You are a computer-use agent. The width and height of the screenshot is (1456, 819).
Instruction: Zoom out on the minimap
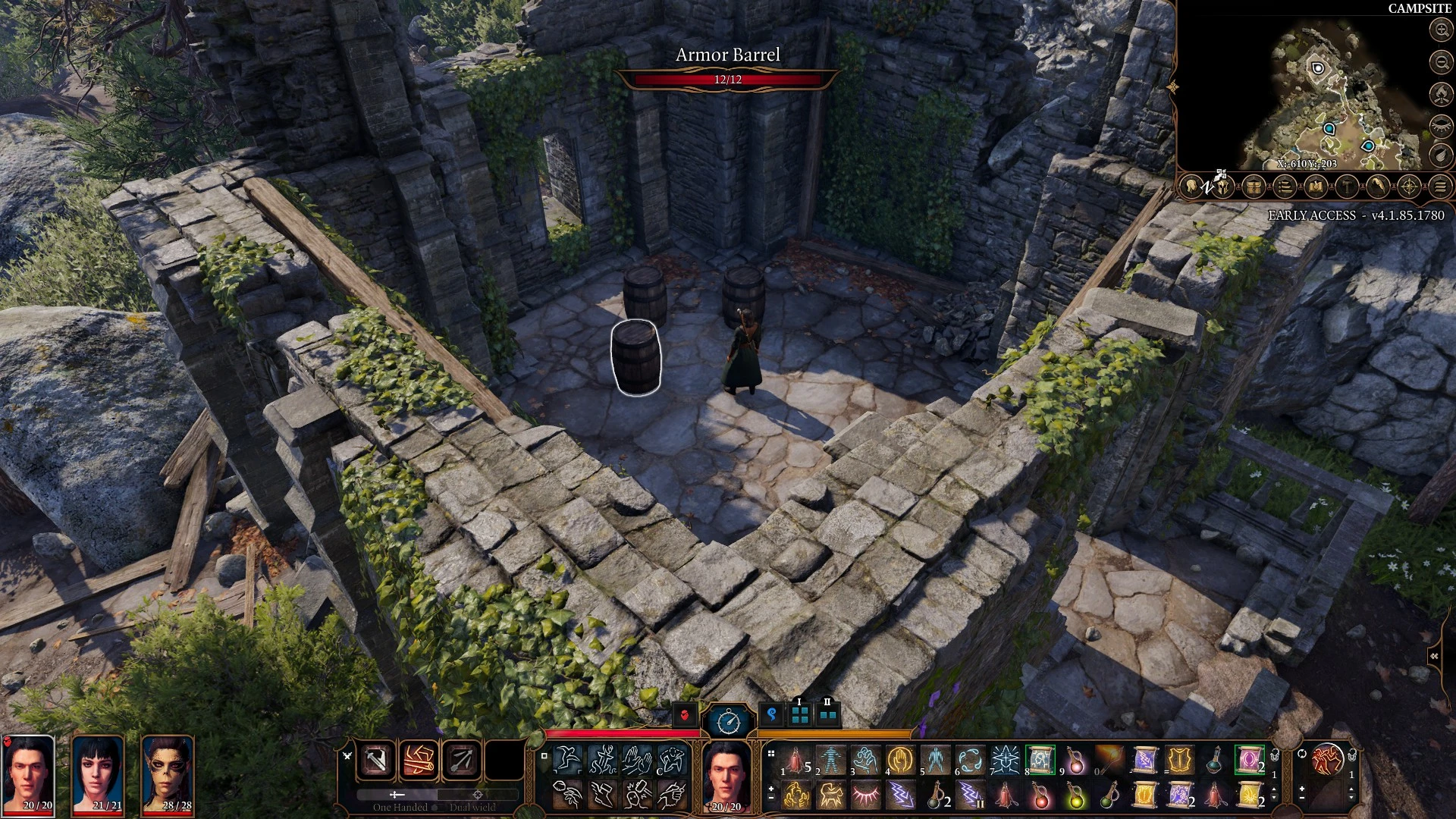pos(1440,61)
